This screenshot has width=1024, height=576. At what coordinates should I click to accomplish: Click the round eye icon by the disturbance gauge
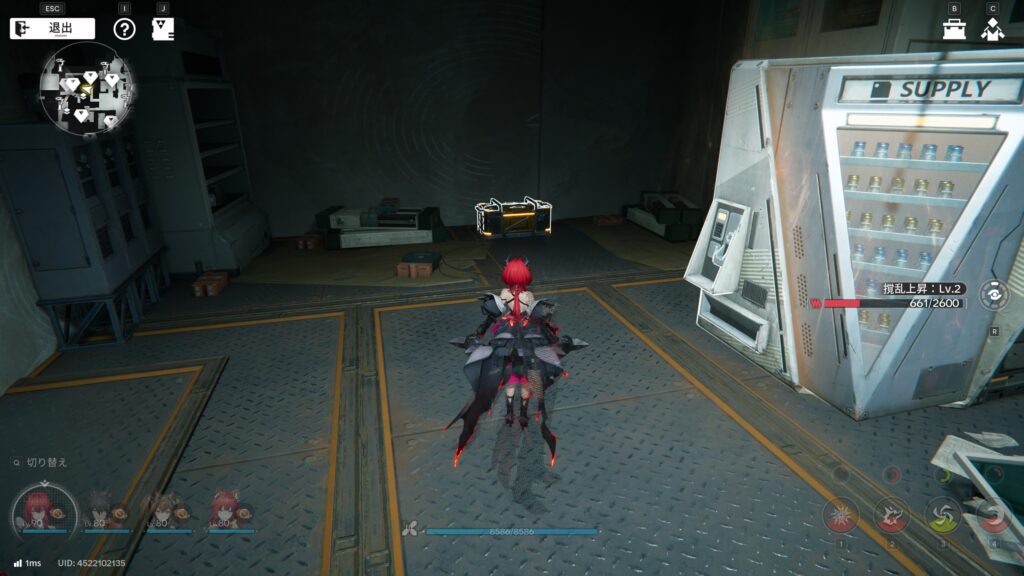994,295
